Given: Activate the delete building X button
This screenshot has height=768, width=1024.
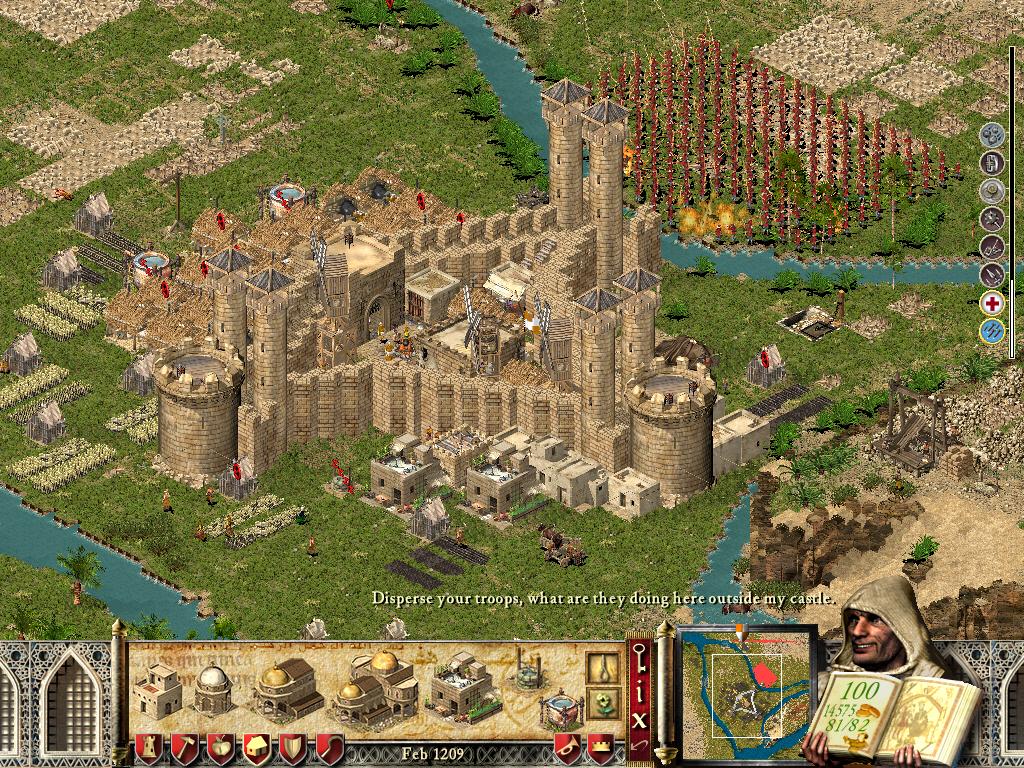Looking at the screenshot, I should click(x=640, y=718).
